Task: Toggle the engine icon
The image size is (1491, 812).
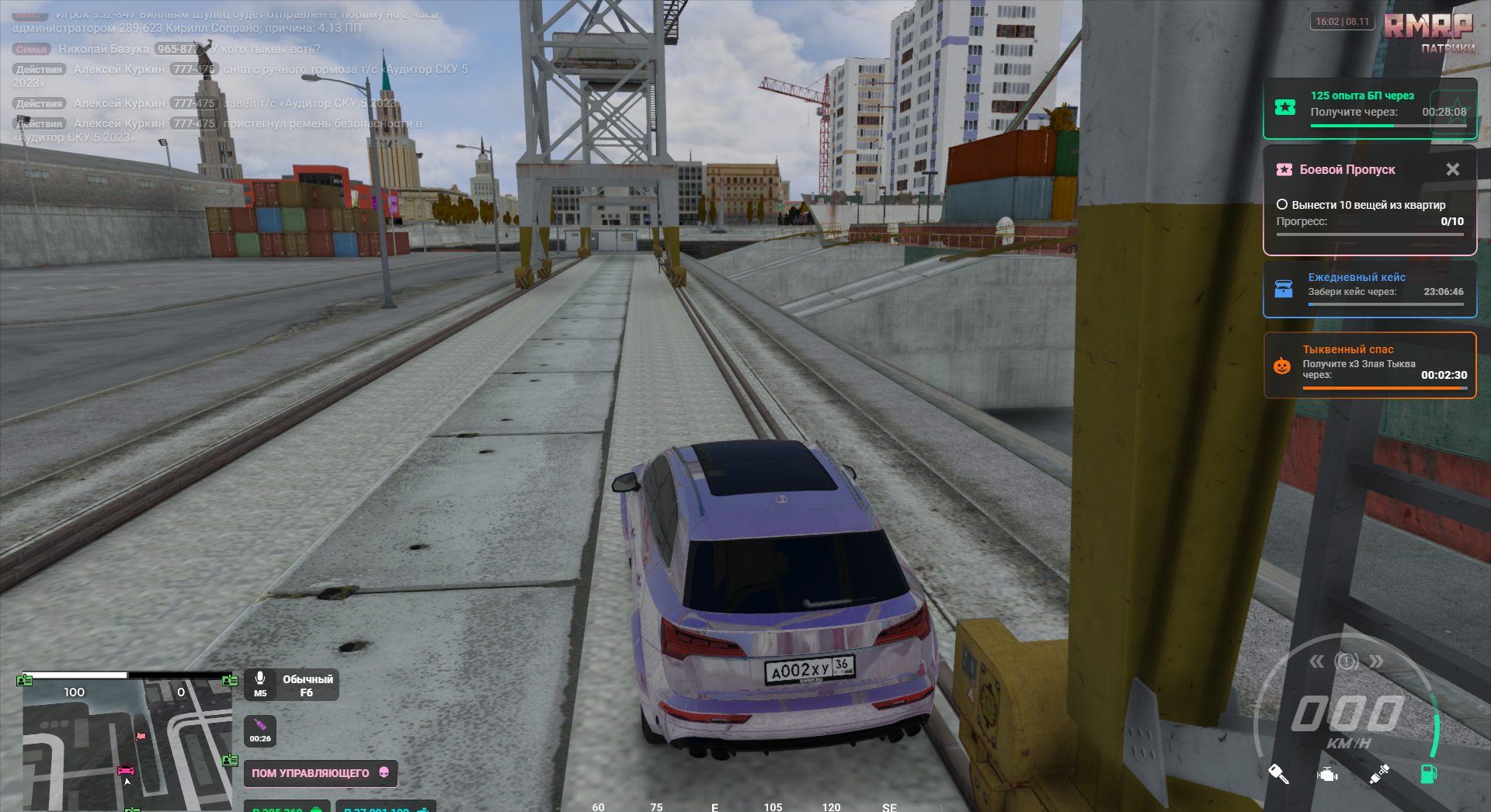Action: pyautogui.click(x=1328, y=774)
